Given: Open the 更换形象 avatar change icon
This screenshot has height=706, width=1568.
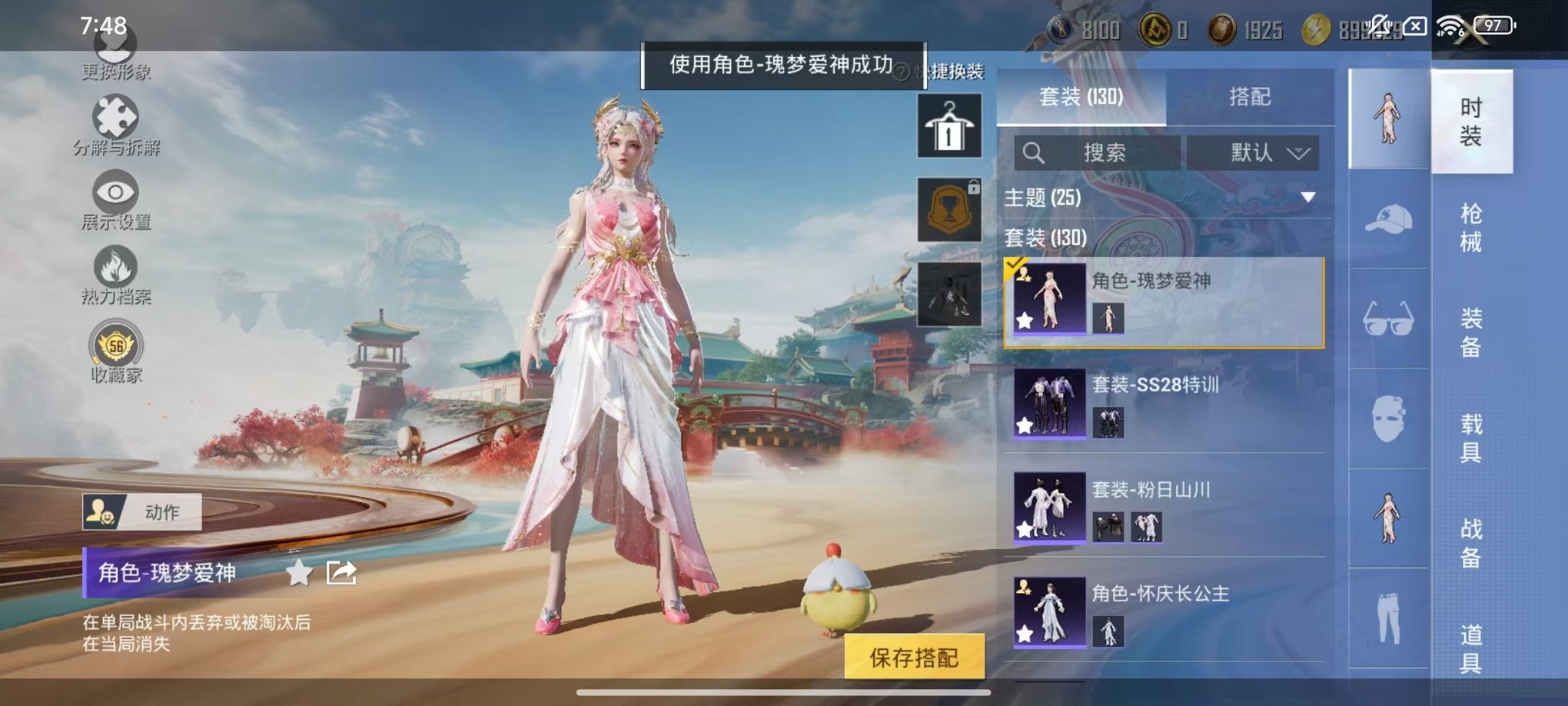Looking at the screenshot, I should 114,48.
